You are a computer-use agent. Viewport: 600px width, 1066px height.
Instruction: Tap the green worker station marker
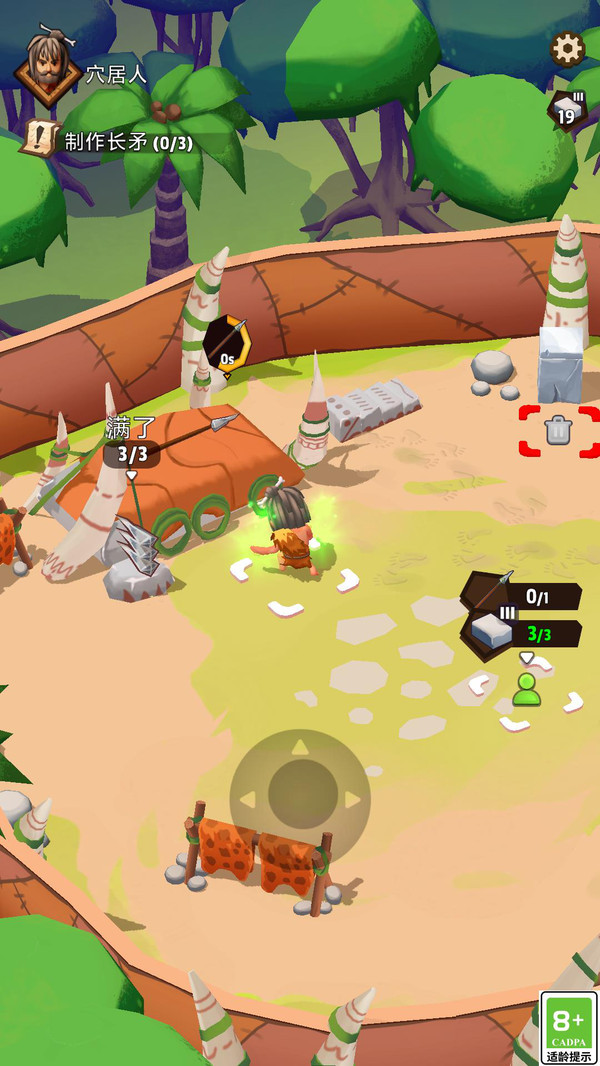(x=526, y=690)
